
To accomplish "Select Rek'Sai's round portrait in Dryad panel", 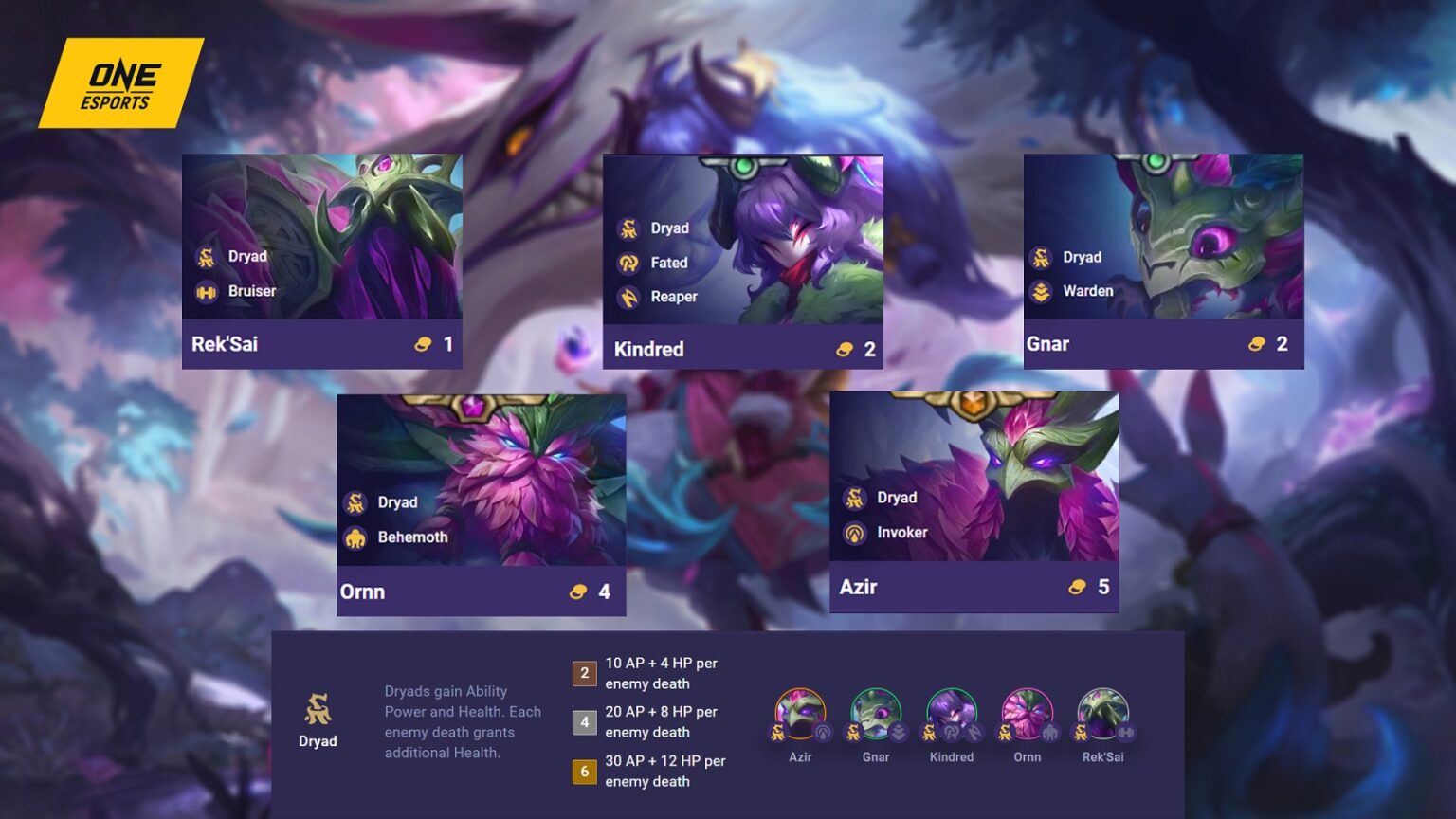I will coord(1102,715).
